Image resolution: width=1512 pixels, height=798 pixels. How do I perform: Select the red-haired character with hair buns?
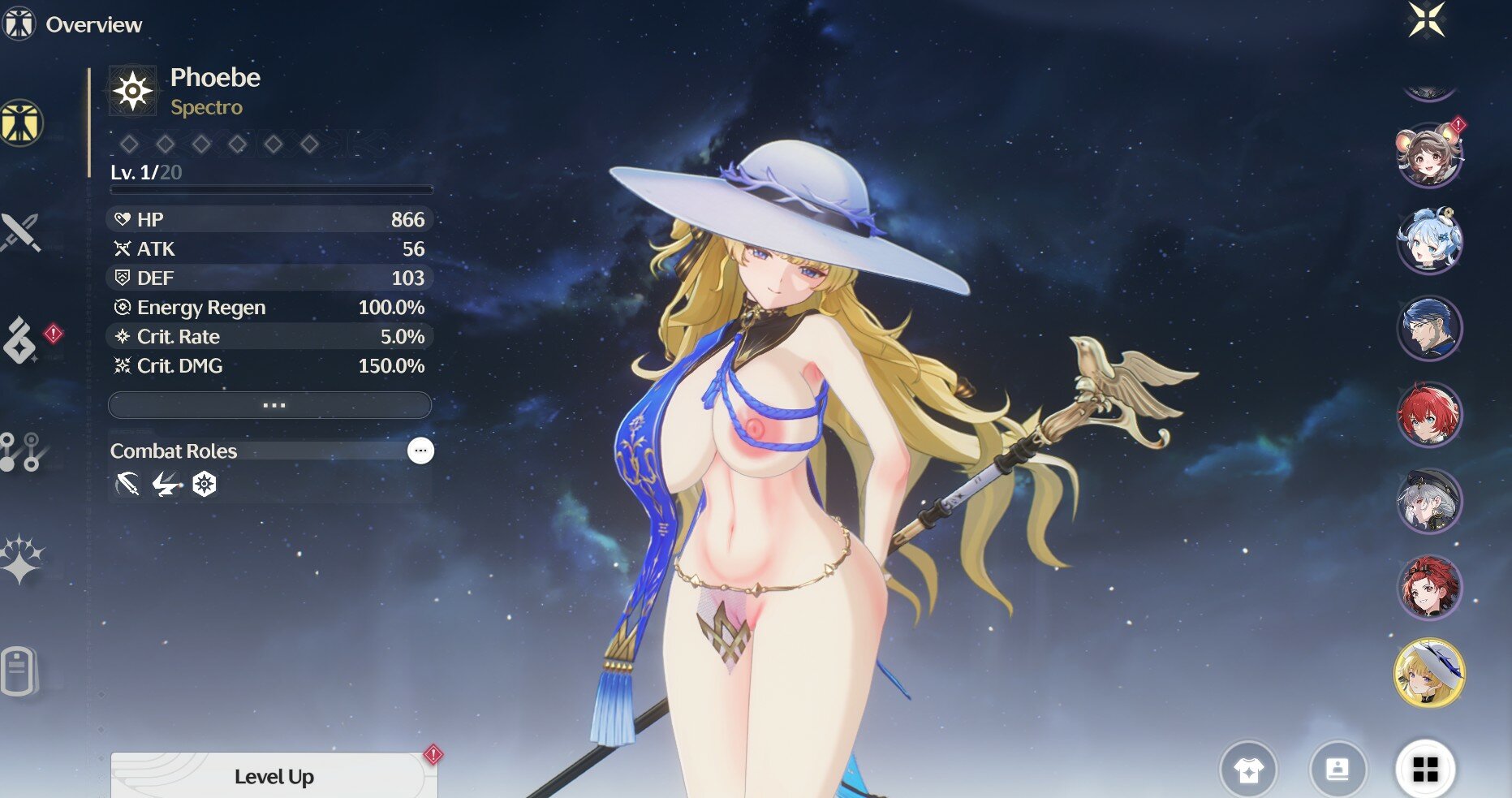[1429, 586]
